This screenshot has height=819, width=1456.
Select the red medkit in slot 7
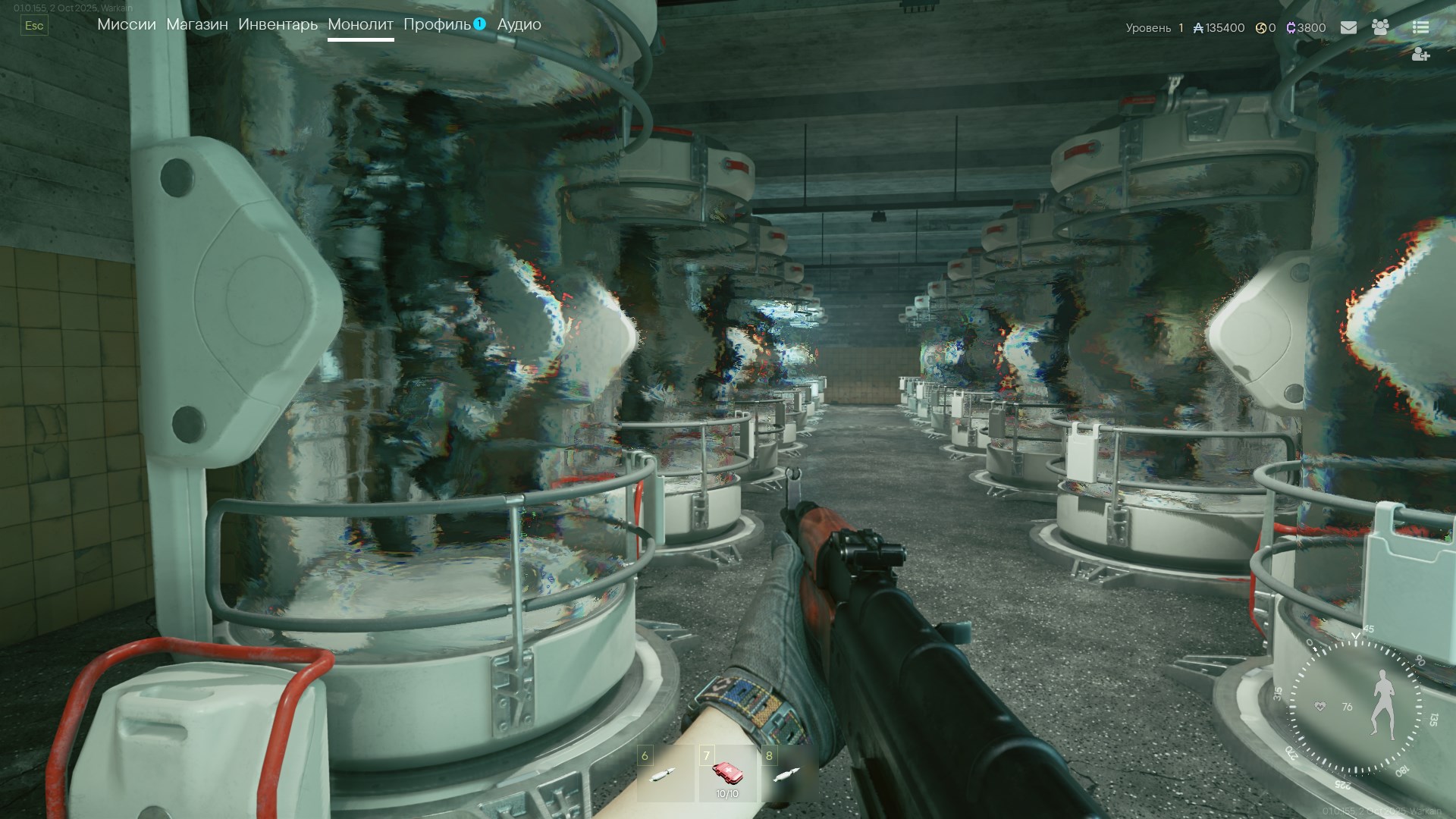(x=726, y=773)
